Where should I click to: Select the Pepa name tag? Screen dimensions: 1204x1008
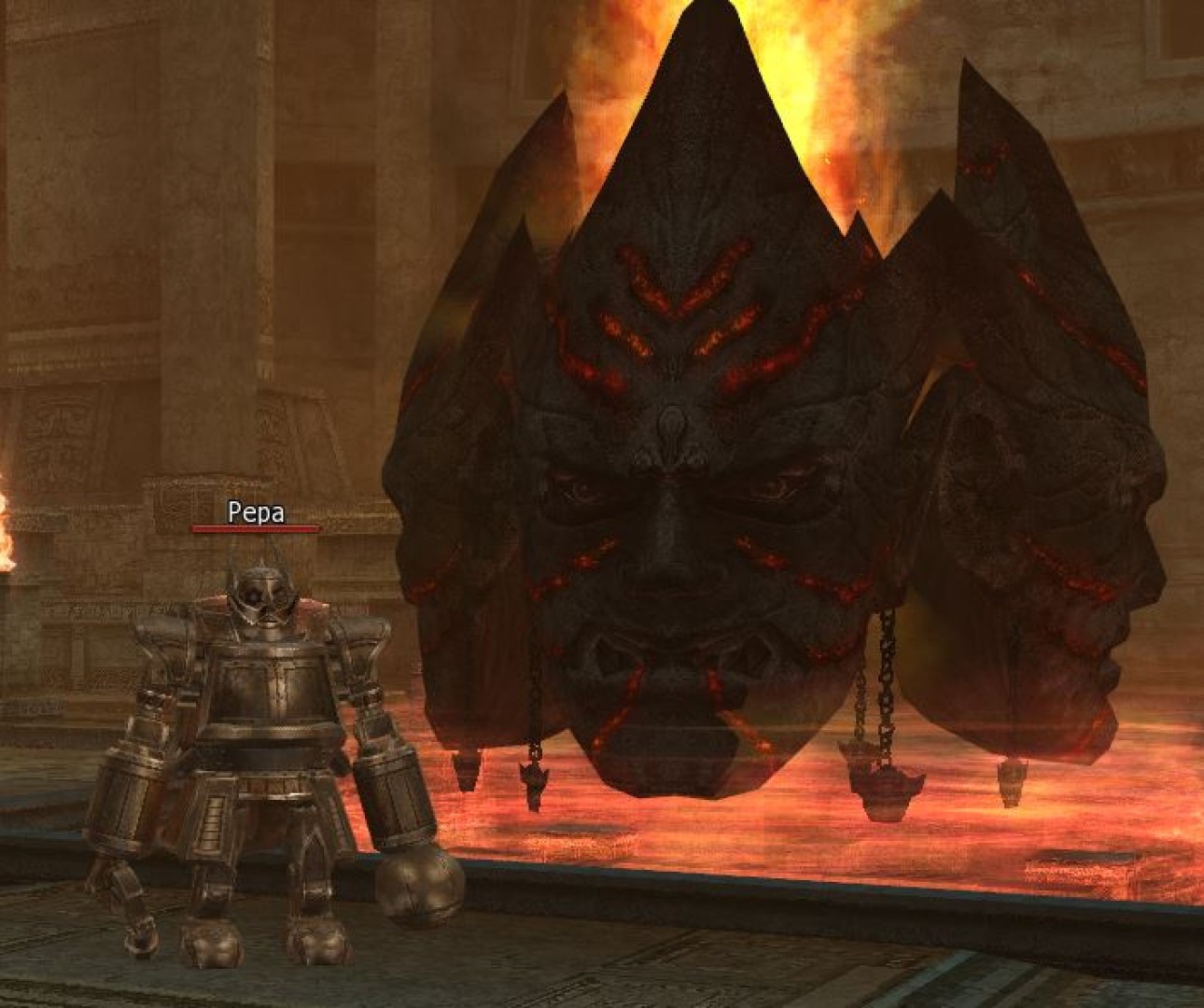pos(256,512)
